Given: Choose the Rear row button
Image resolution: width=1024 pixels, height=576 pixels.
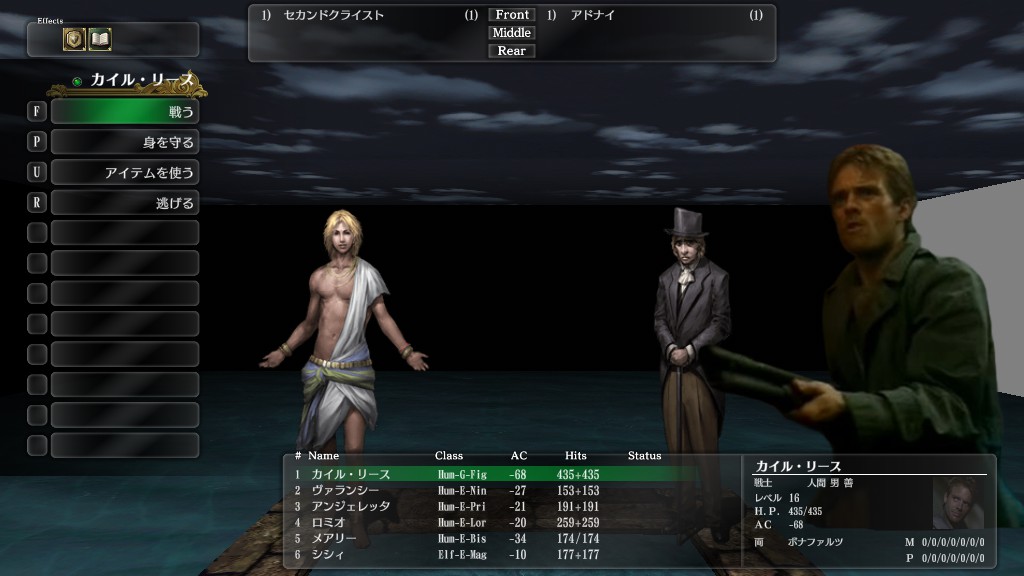Looking at the screenshot, I should click(512, 51).
